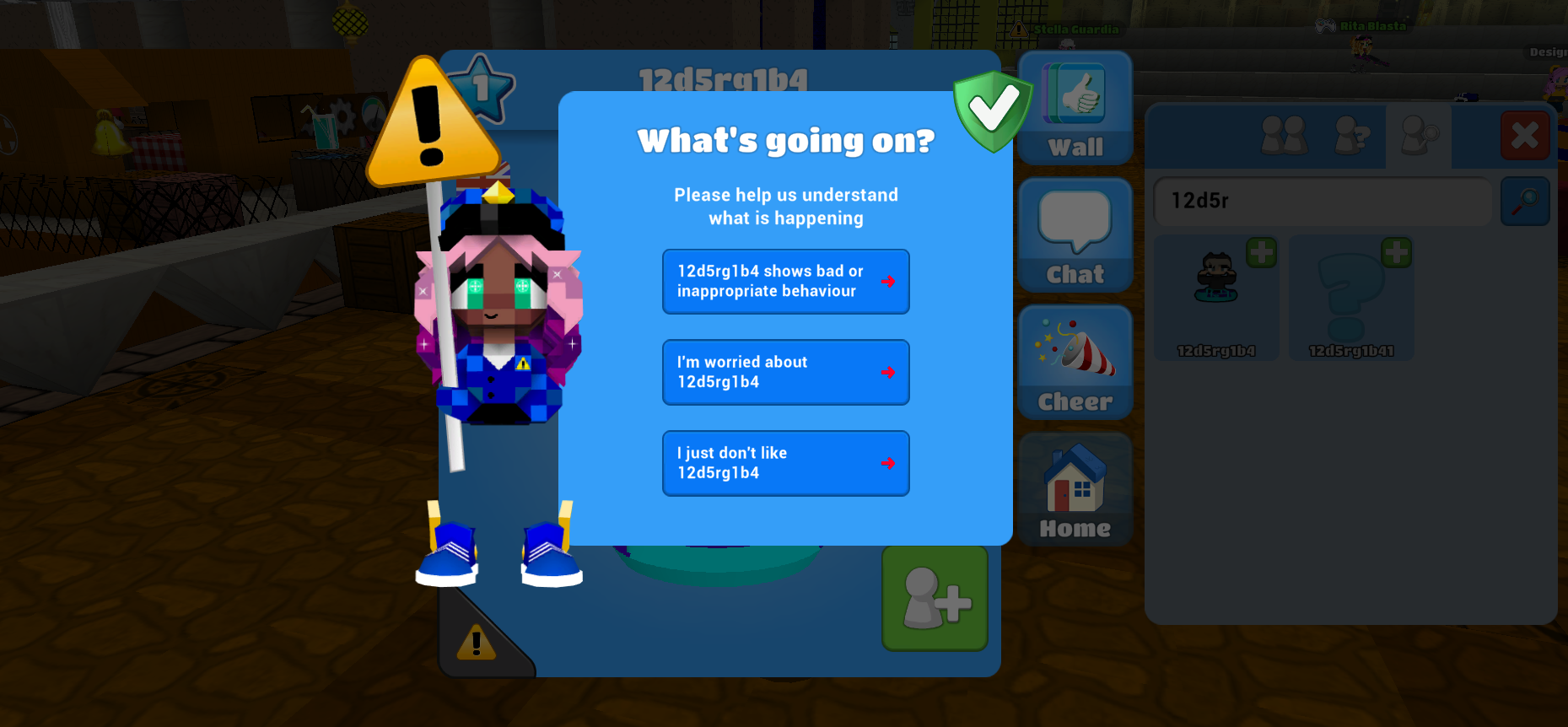Click the search text field showing 12d5r

1323,202
